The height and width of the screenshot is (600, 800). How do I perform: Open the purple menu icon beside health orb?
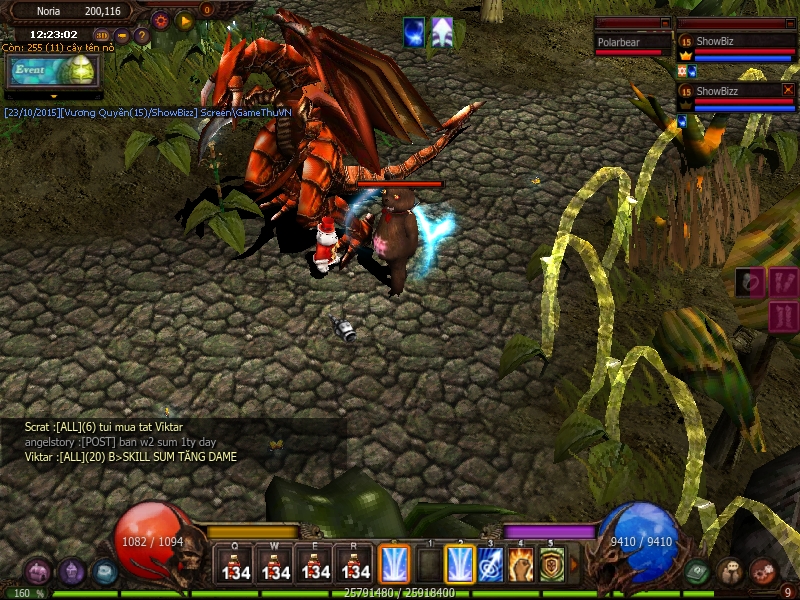click(71, 572)
